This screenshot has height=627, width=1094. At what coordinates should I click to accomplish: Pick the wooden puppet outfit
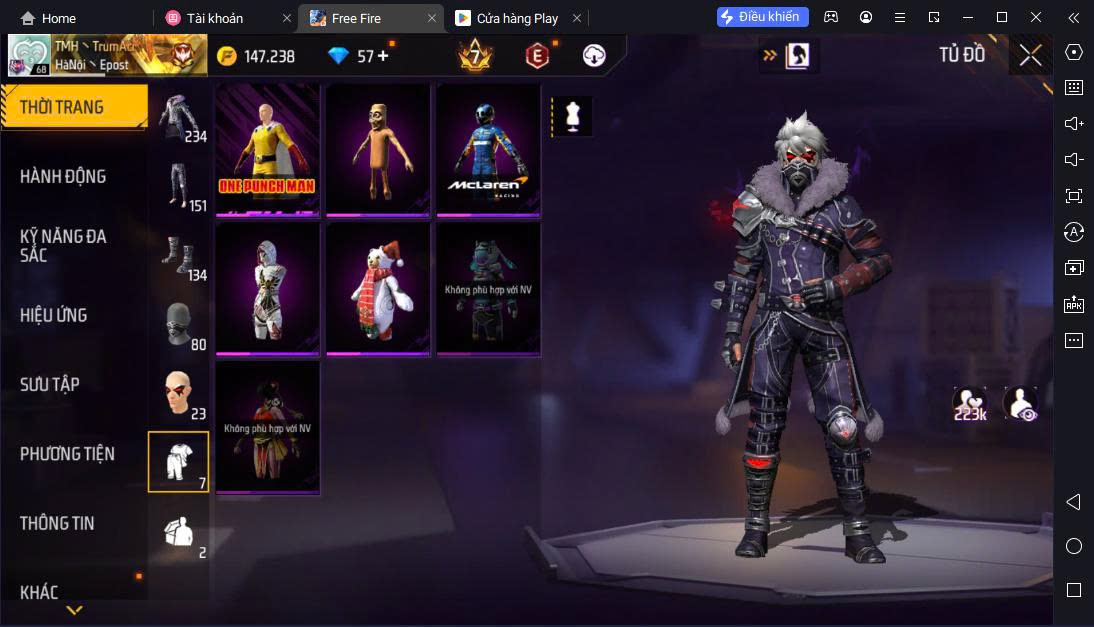[x=377, y=149]
